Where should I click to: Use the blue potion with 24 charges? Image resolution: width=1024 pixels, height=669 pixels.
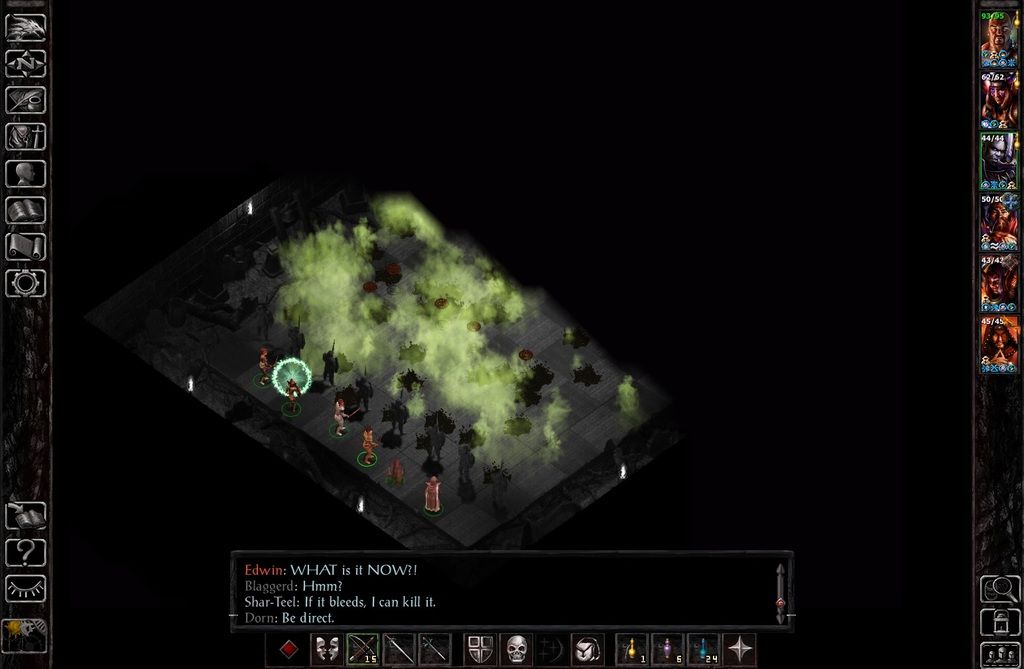703,649
